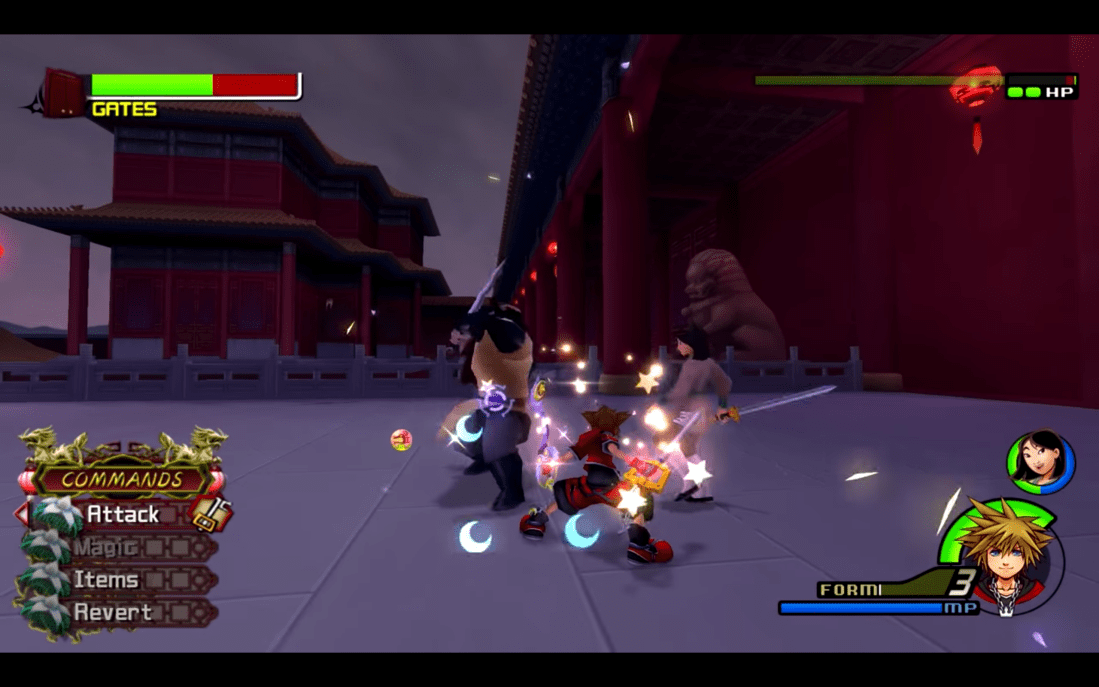The height and width of the screenshot is (687, 1099).
Task: Click the Commands menu header
Action: point(122,479)
